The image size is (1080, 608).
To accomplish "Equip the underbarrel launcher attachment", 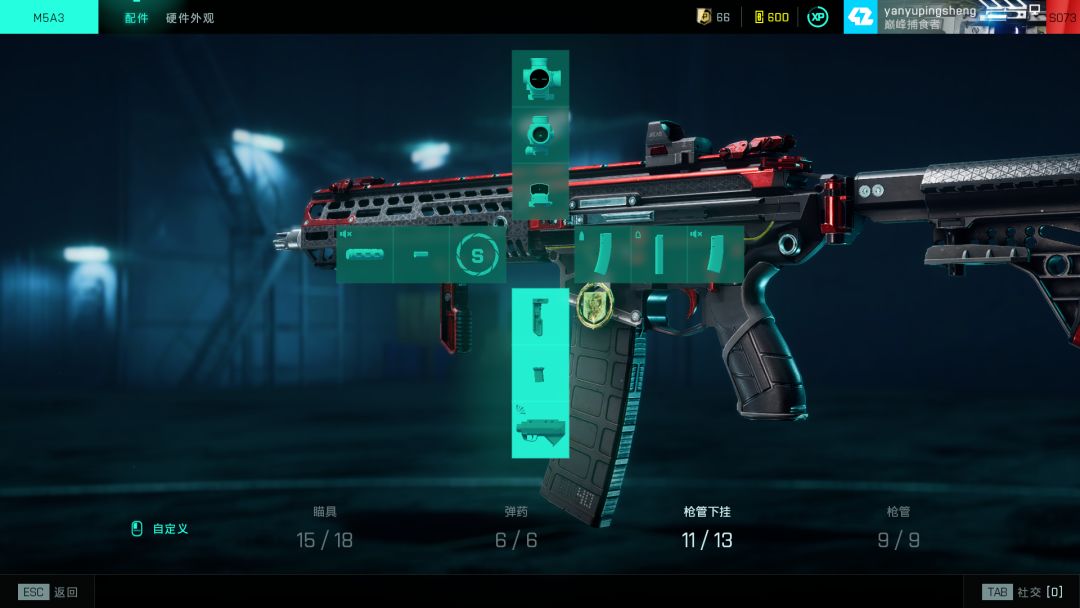I will click(x=540, y=430).
